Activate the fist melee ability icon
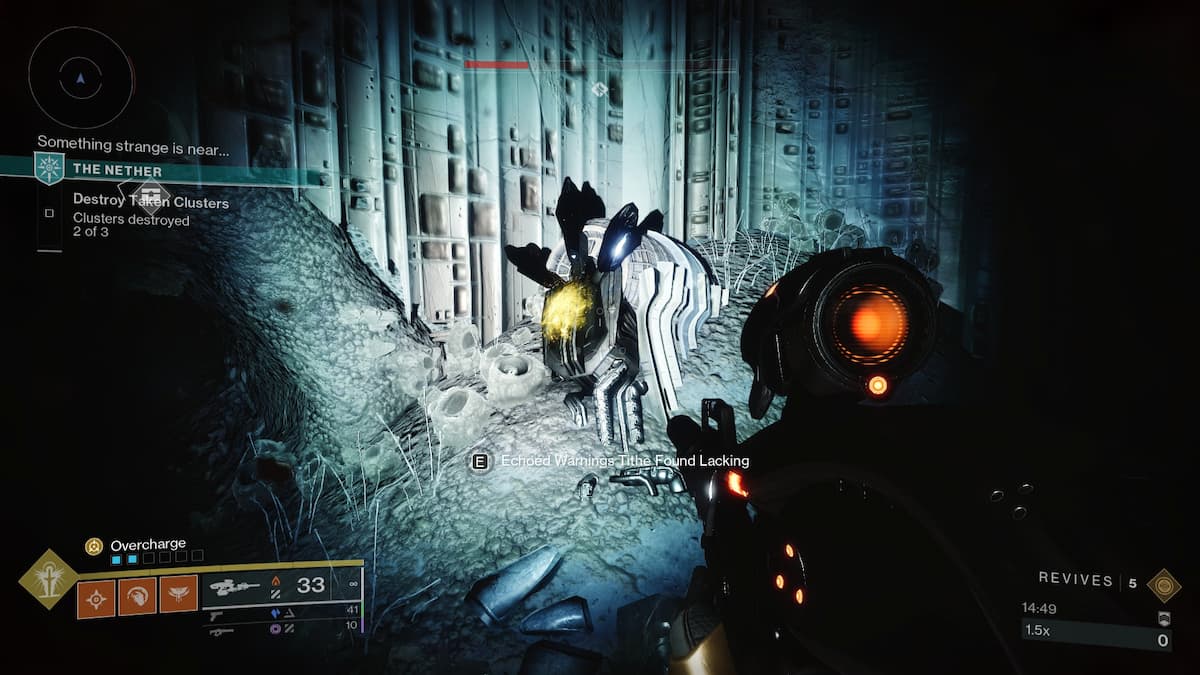This screenshot has width=1200, height=675. (x=138, y=597)
